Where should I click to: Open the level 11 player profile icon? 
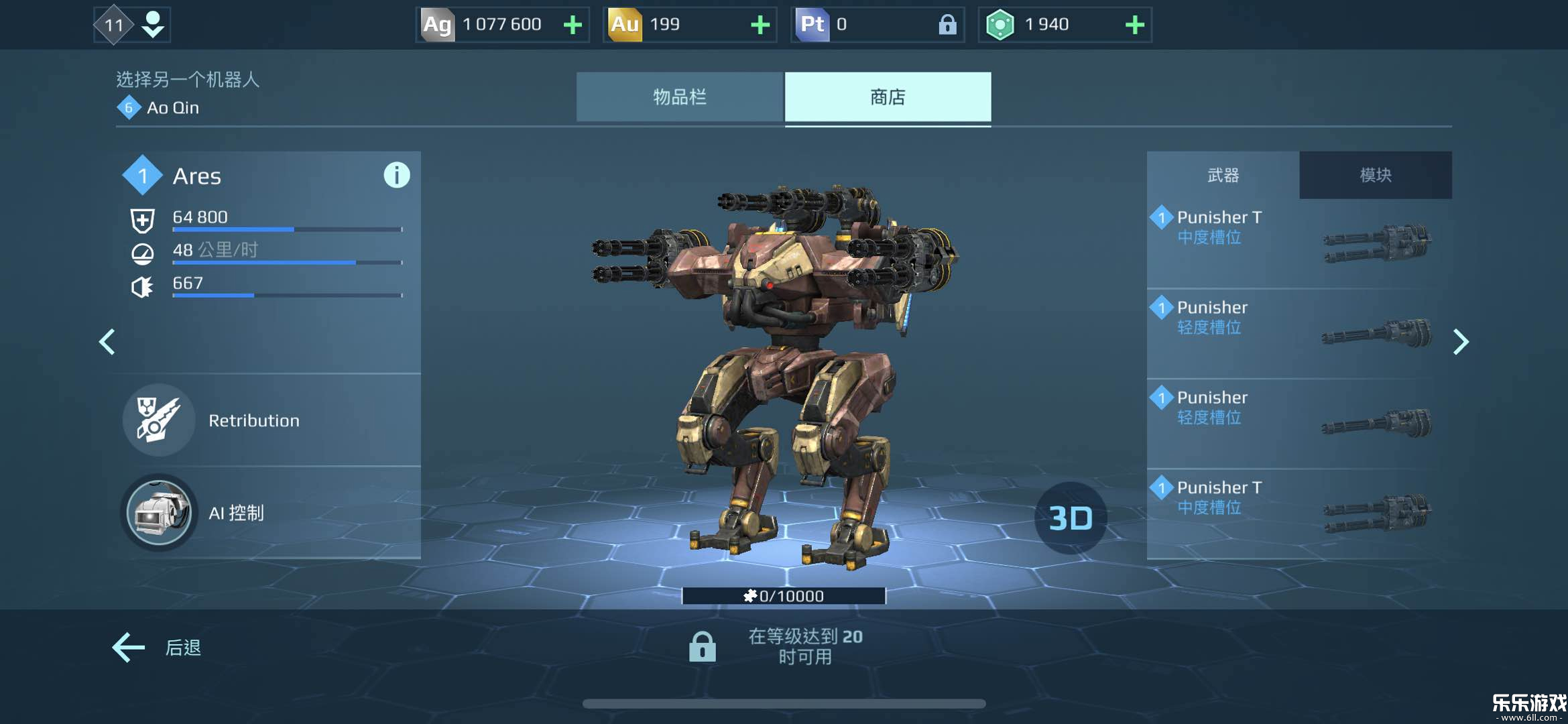[x=132, y=25]
